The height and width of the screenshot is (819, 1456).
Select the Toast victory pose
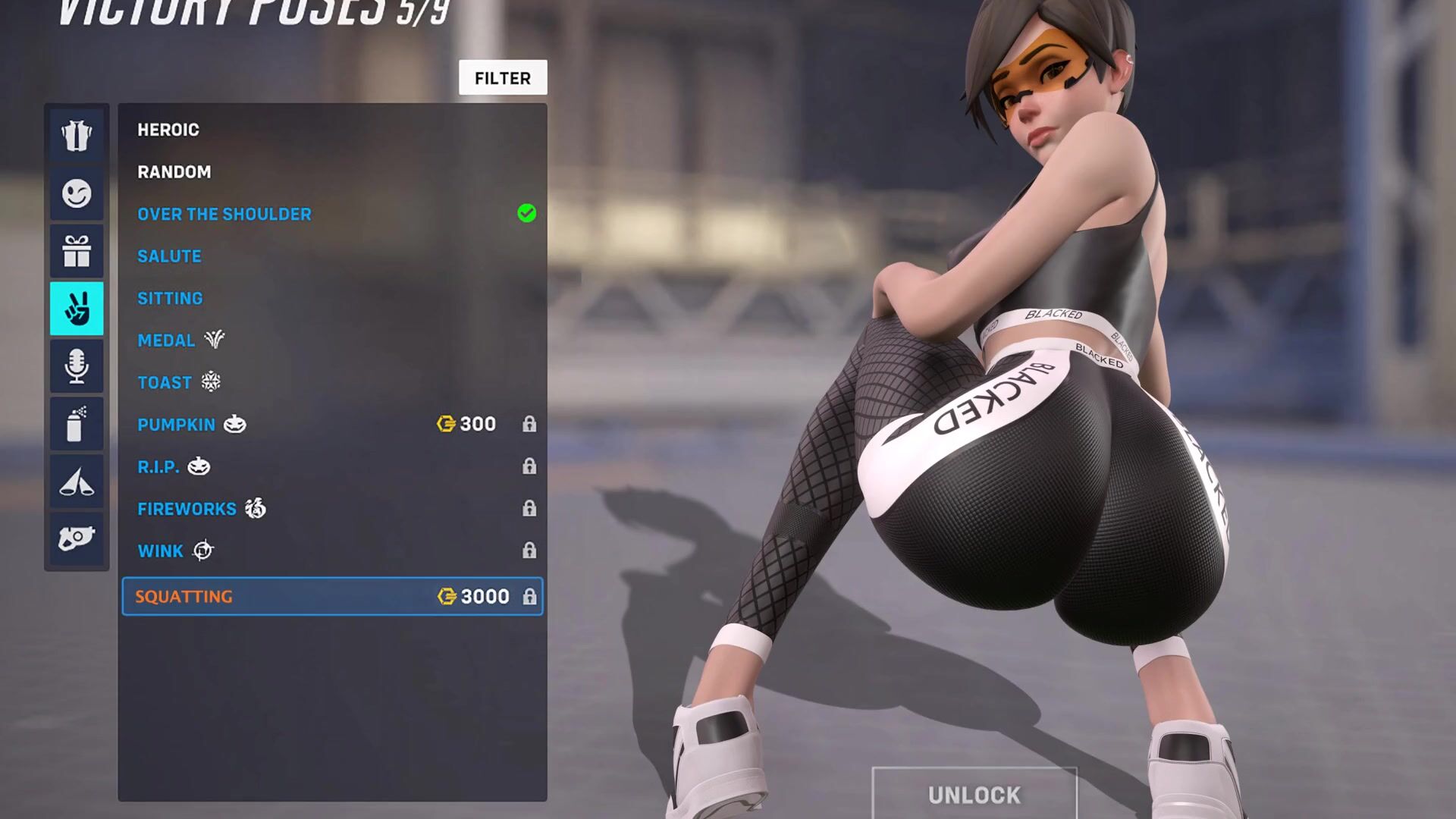tap(165, 383)
